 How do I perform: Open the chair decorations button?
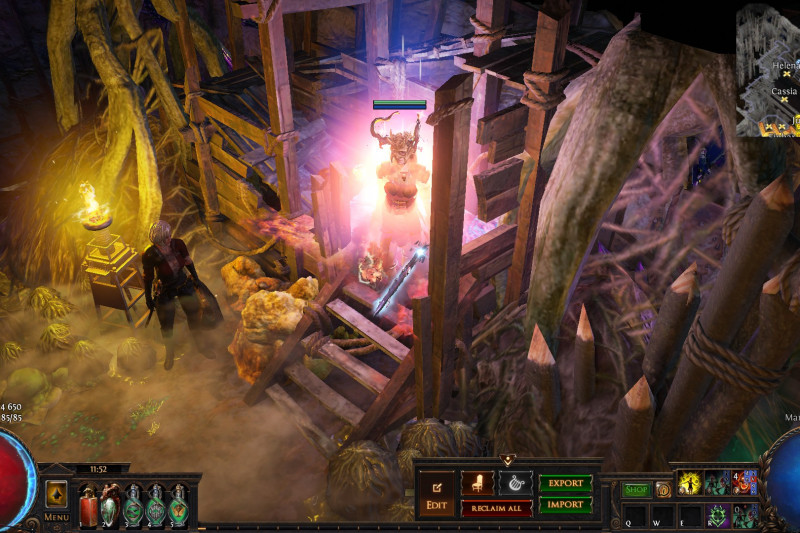click(x=477, y=483)
